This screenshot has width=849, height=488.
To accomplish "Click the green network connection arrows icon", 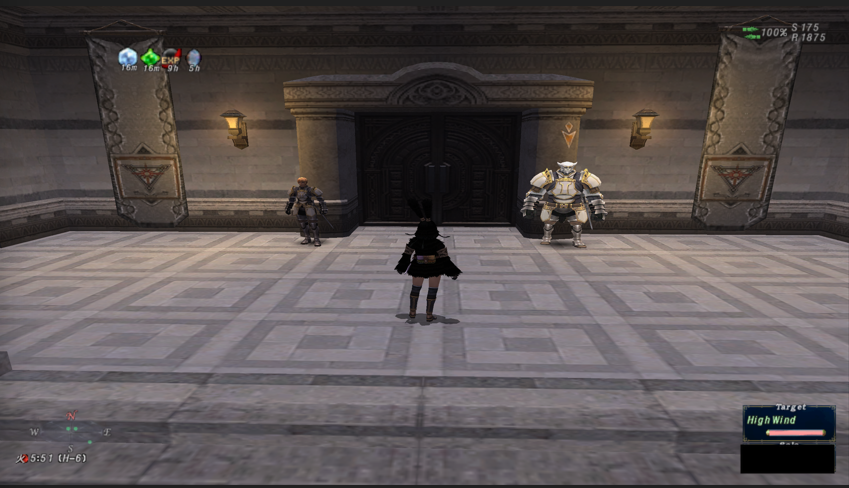I will tap(750, 30).
